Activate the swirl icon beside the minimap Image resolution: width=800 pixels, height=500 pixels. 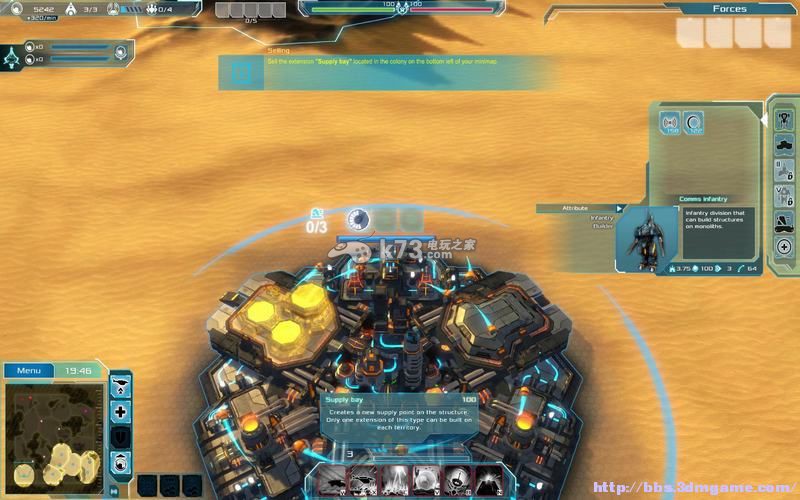point(121,462)
